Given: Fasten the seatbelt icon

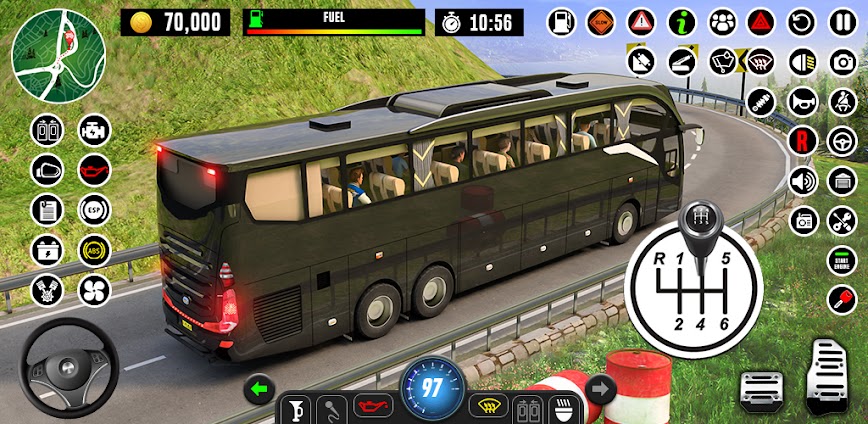Looking at the screenshot, I should tap(842, 101).
